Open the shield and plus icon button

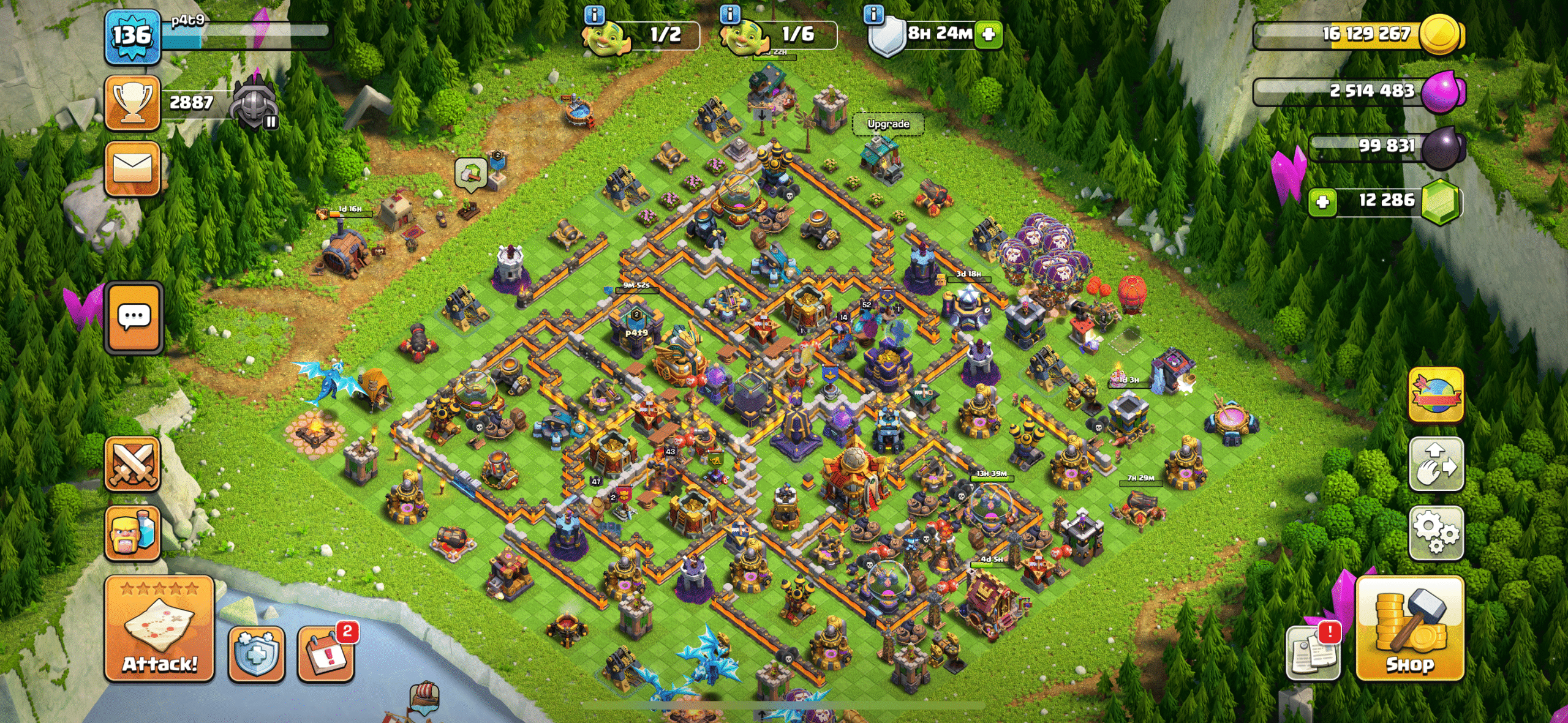(256, 654)
